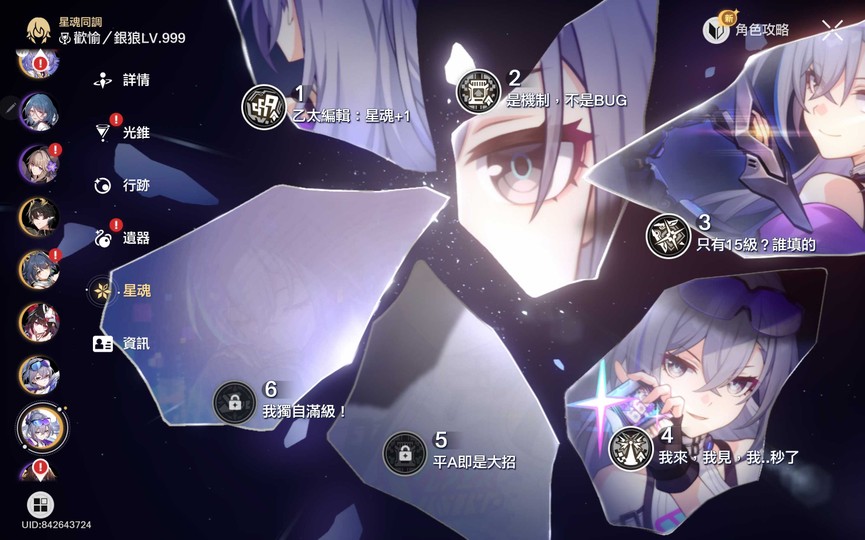Open eidolon 3 只有15級？誰填的
Viewport: 865px width, 540px height.
668,236
